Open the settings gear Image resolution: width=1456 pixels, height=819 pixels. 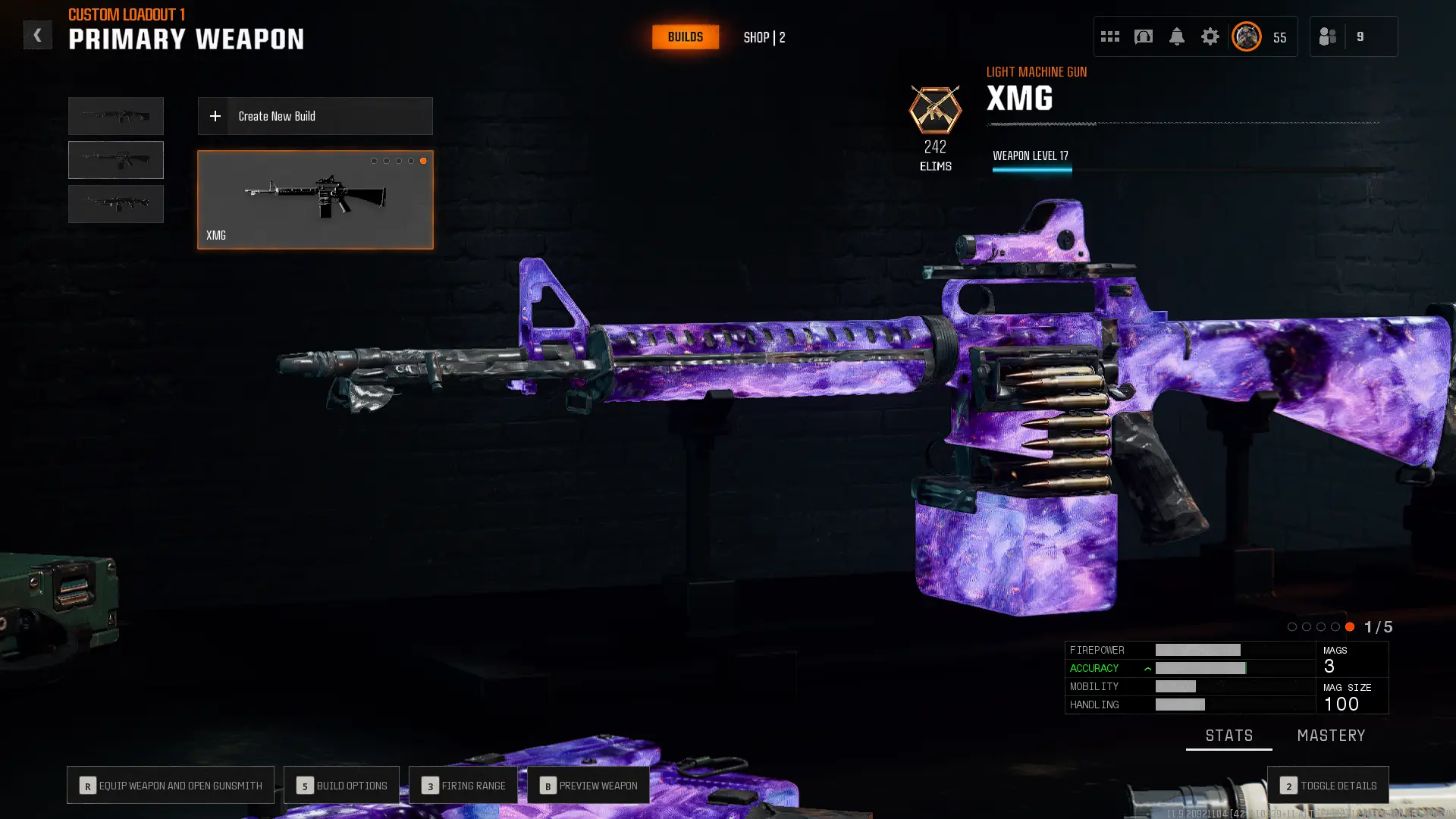point(1210,36)
